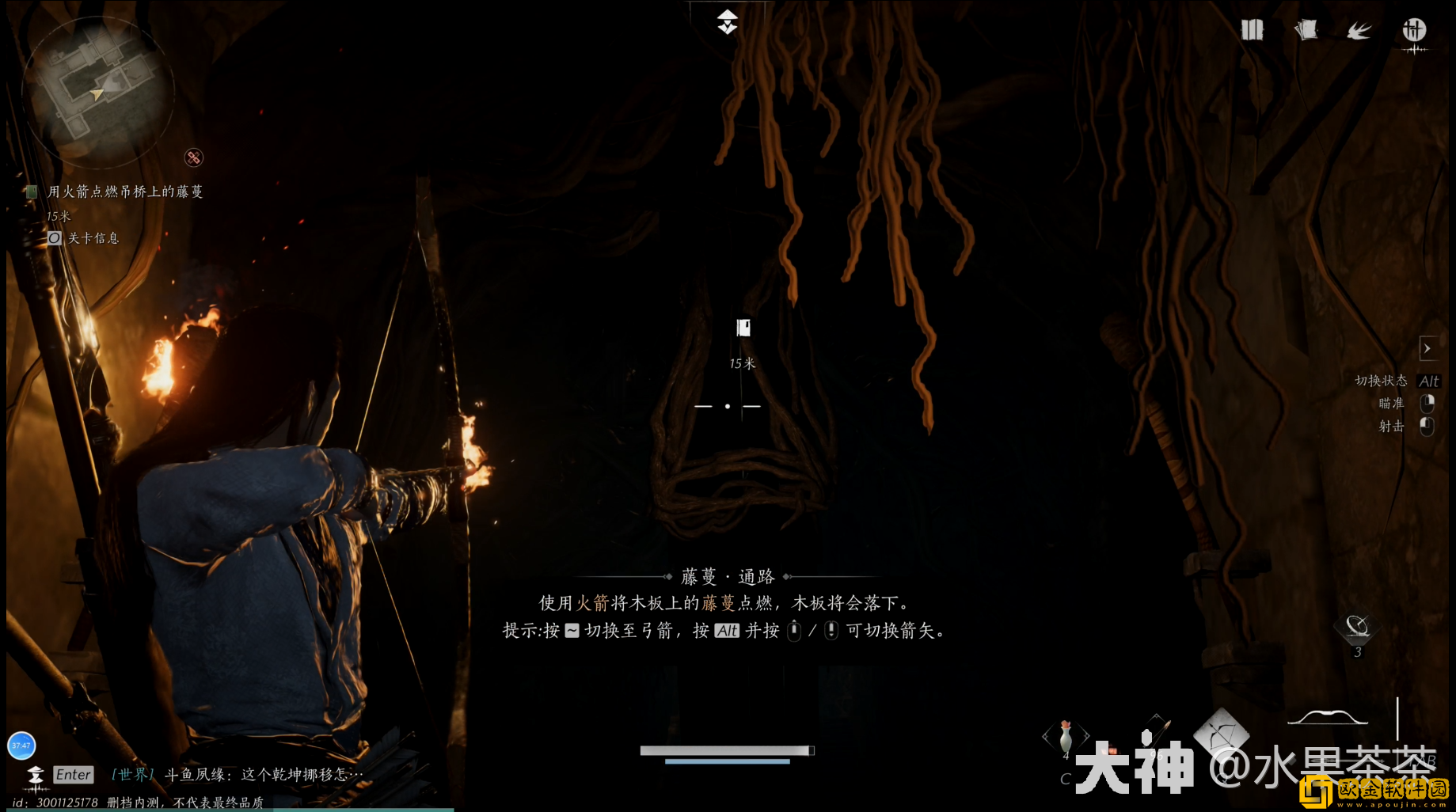Screen dimensions: 1456x812
Task: Open the book-shaped journal icon
Action: tap(1252, 30)
